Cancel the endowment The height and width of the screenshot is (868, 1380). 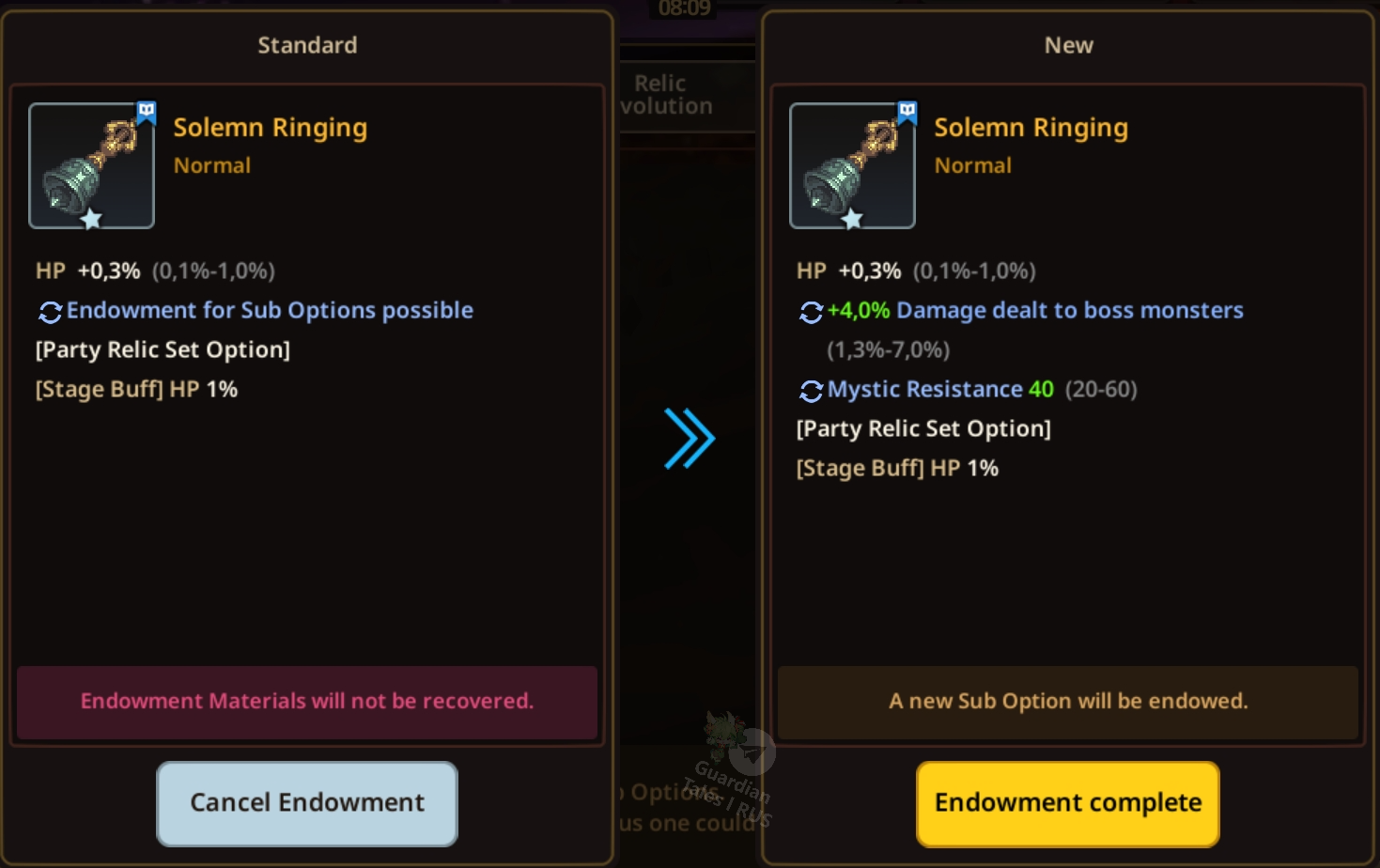(307, 803)
